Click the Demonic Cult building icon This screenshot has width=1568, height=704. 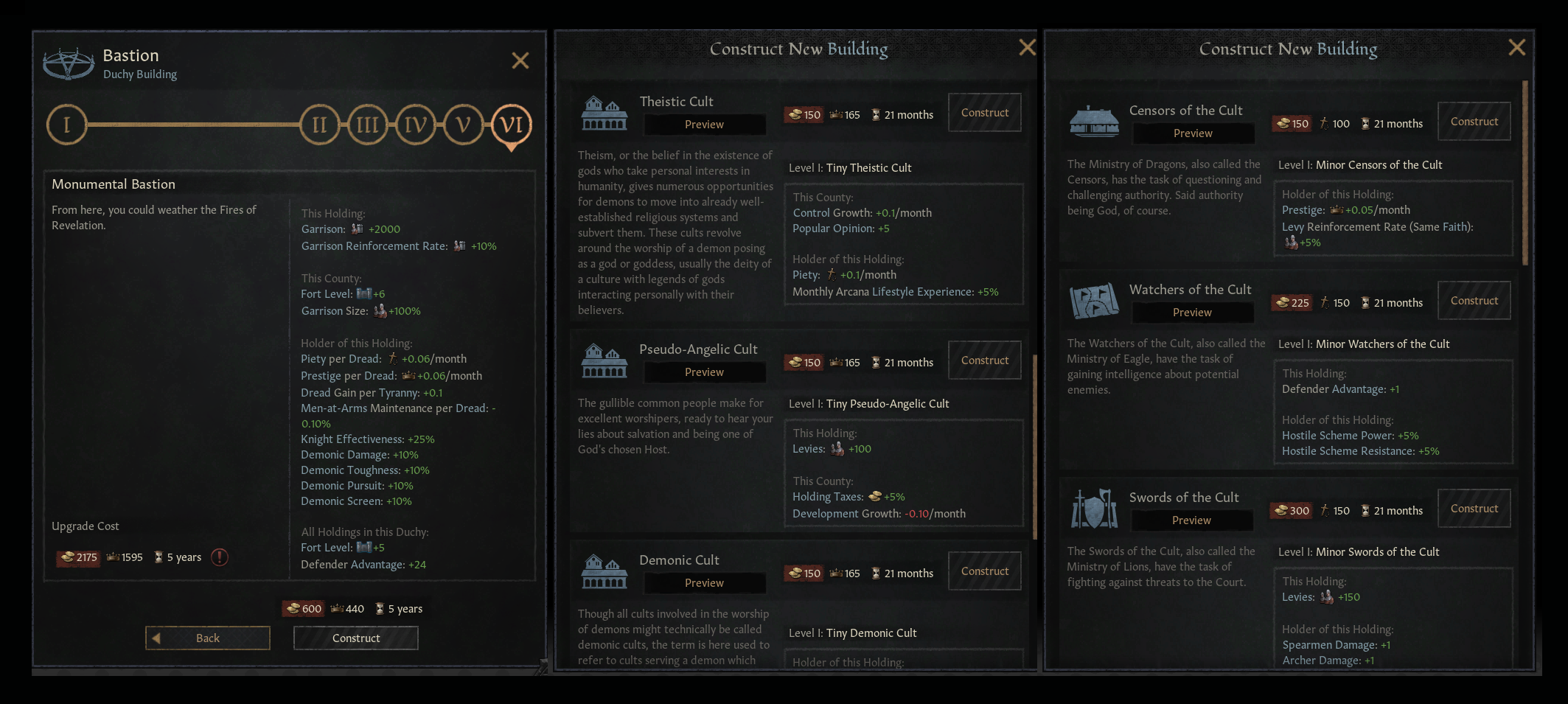(603, 571)
